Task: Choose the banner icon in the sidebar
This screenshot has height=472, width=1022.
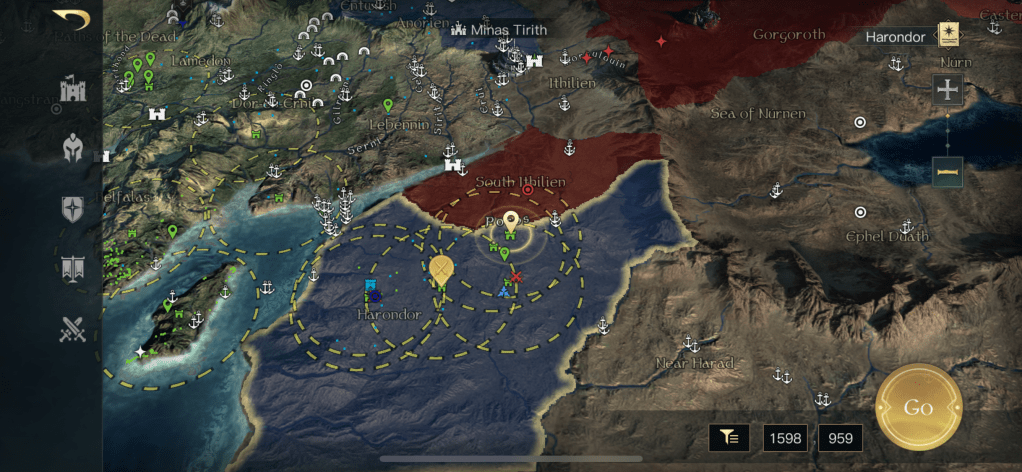Action: tap(72, 267)
